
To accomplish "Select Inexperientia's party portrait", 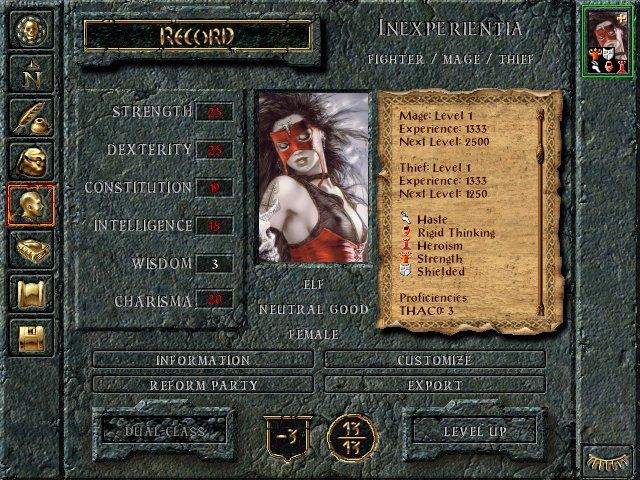I will 608,39.
